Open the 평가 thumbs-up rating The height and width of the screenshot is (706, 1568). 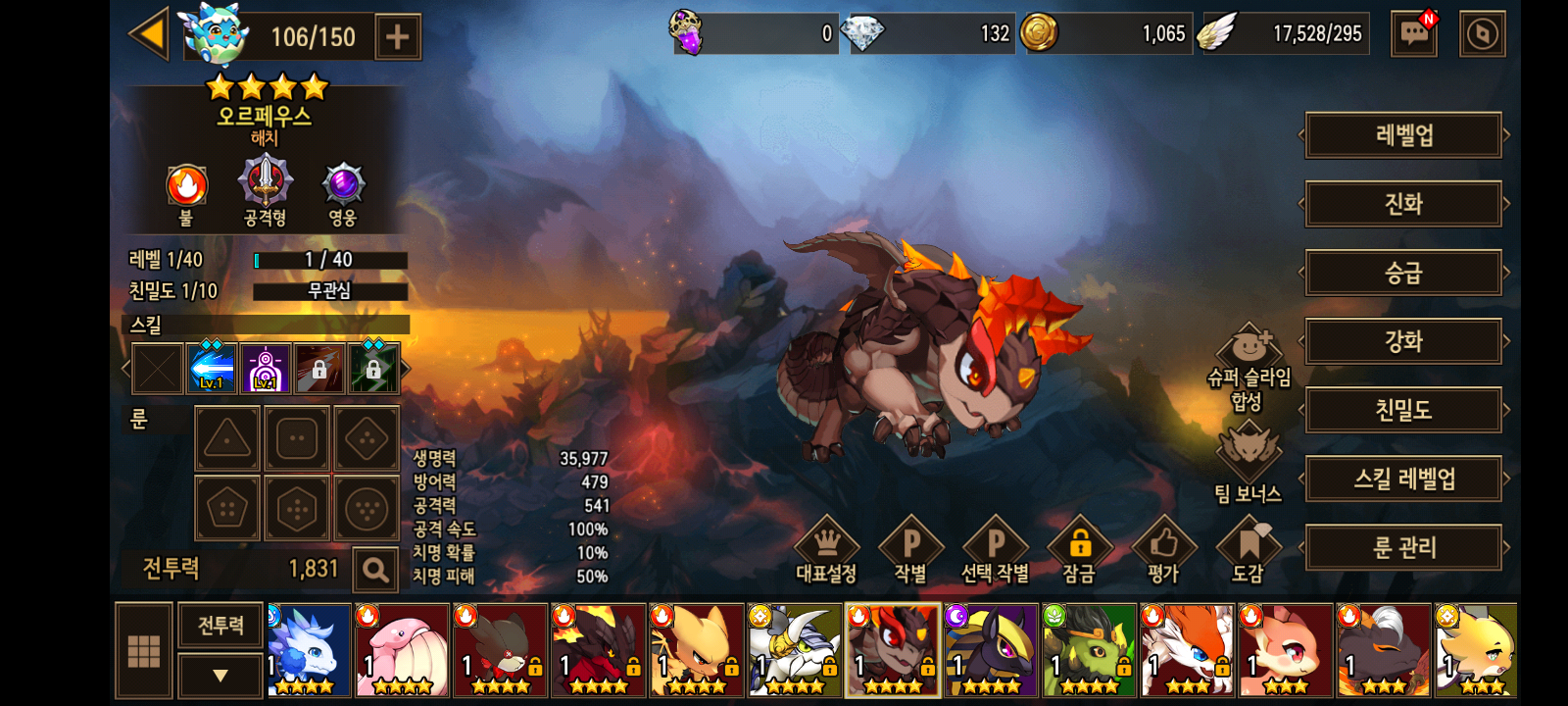tap(1163, 551)
